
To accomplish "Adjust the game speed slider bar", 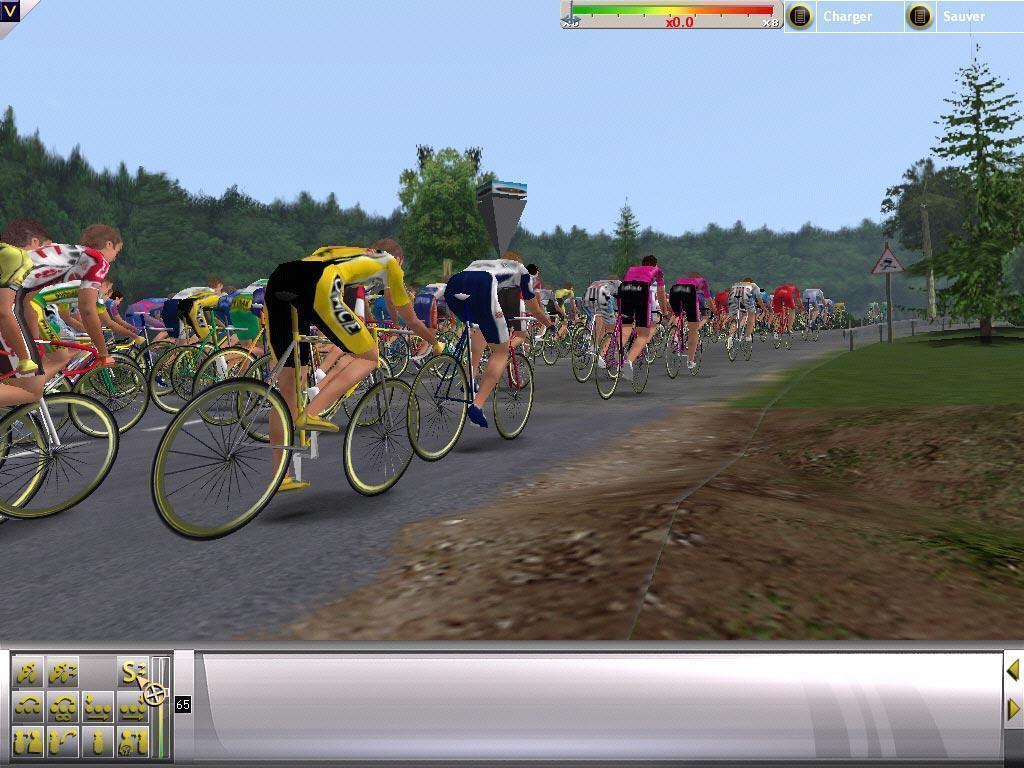I will [672, 12].
